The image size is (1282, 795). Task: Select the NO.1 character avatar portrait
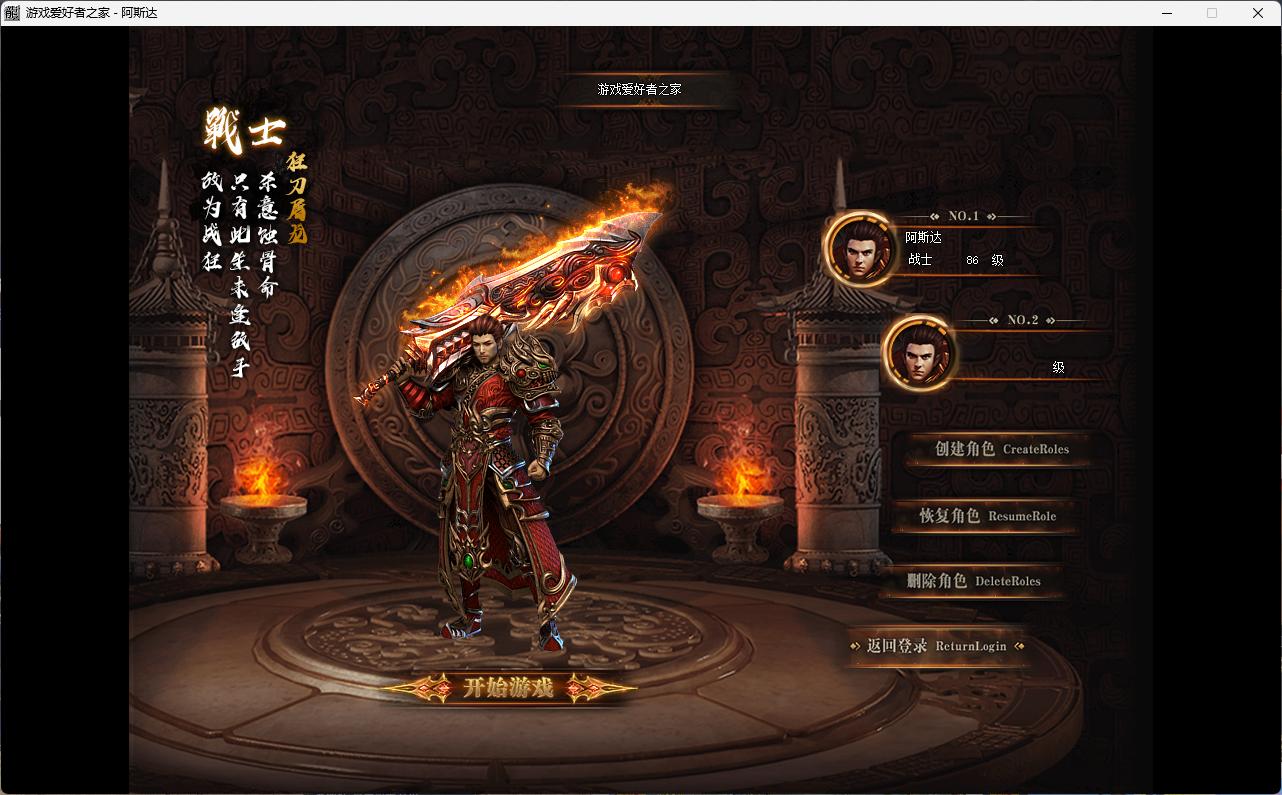[x=860, y=249]
